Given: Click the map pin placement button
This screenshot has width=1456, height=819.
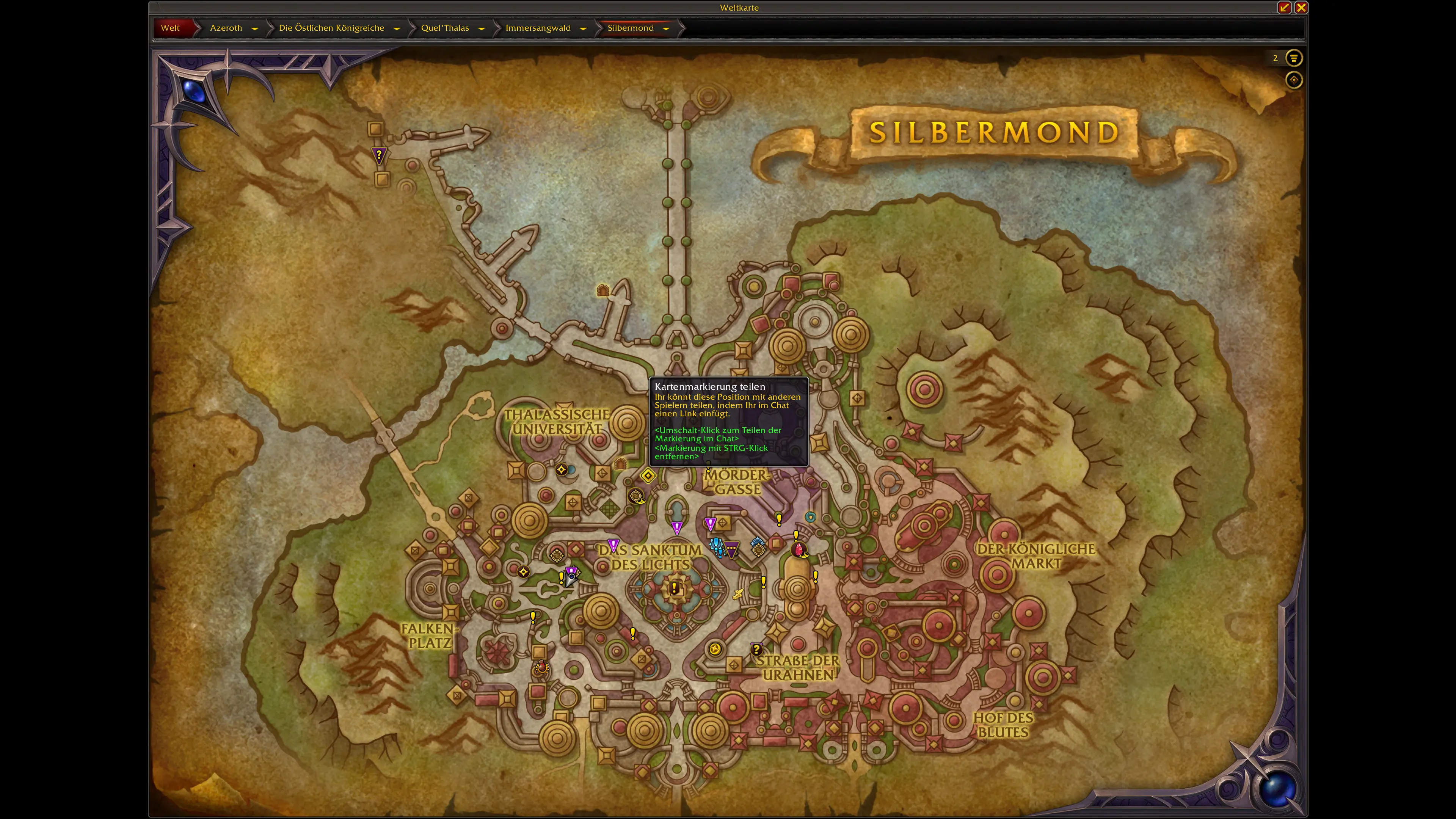Looking at the screenshot, I should [x=1293, y=80].
